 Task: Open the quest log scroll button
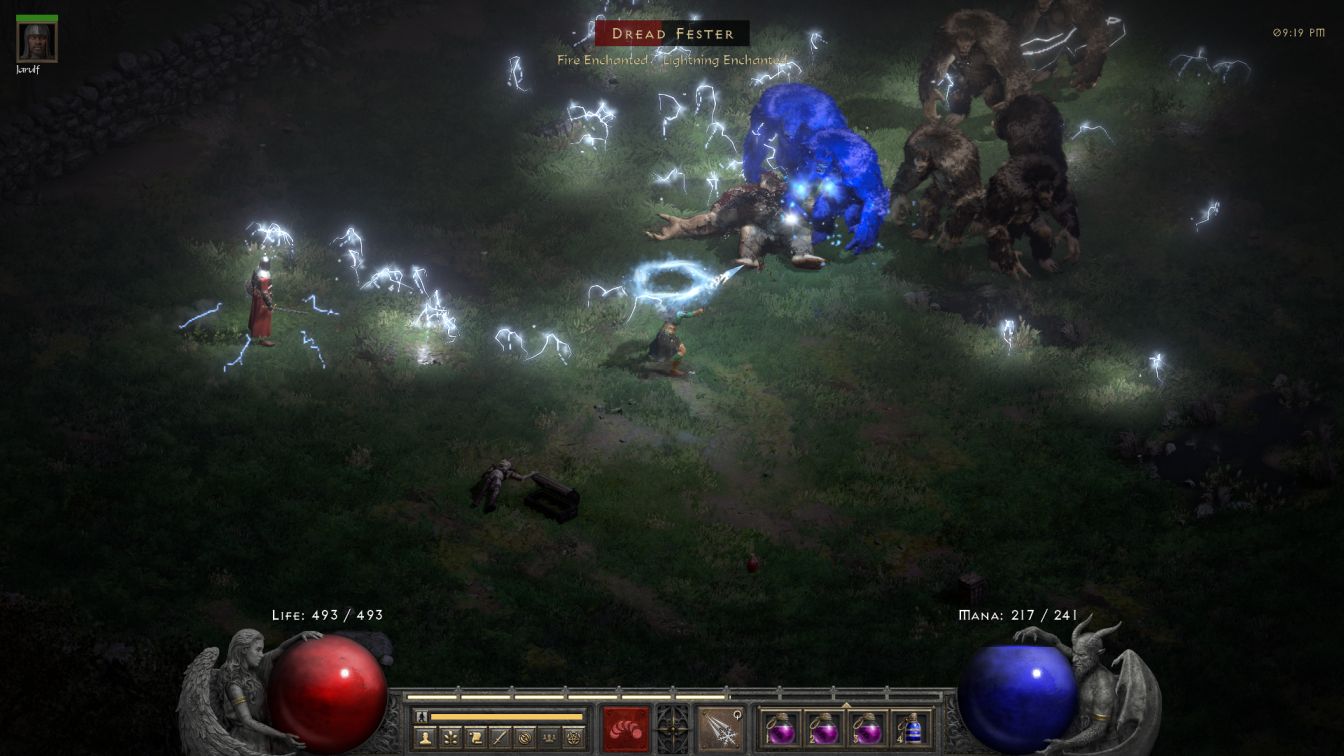(475, 738)
